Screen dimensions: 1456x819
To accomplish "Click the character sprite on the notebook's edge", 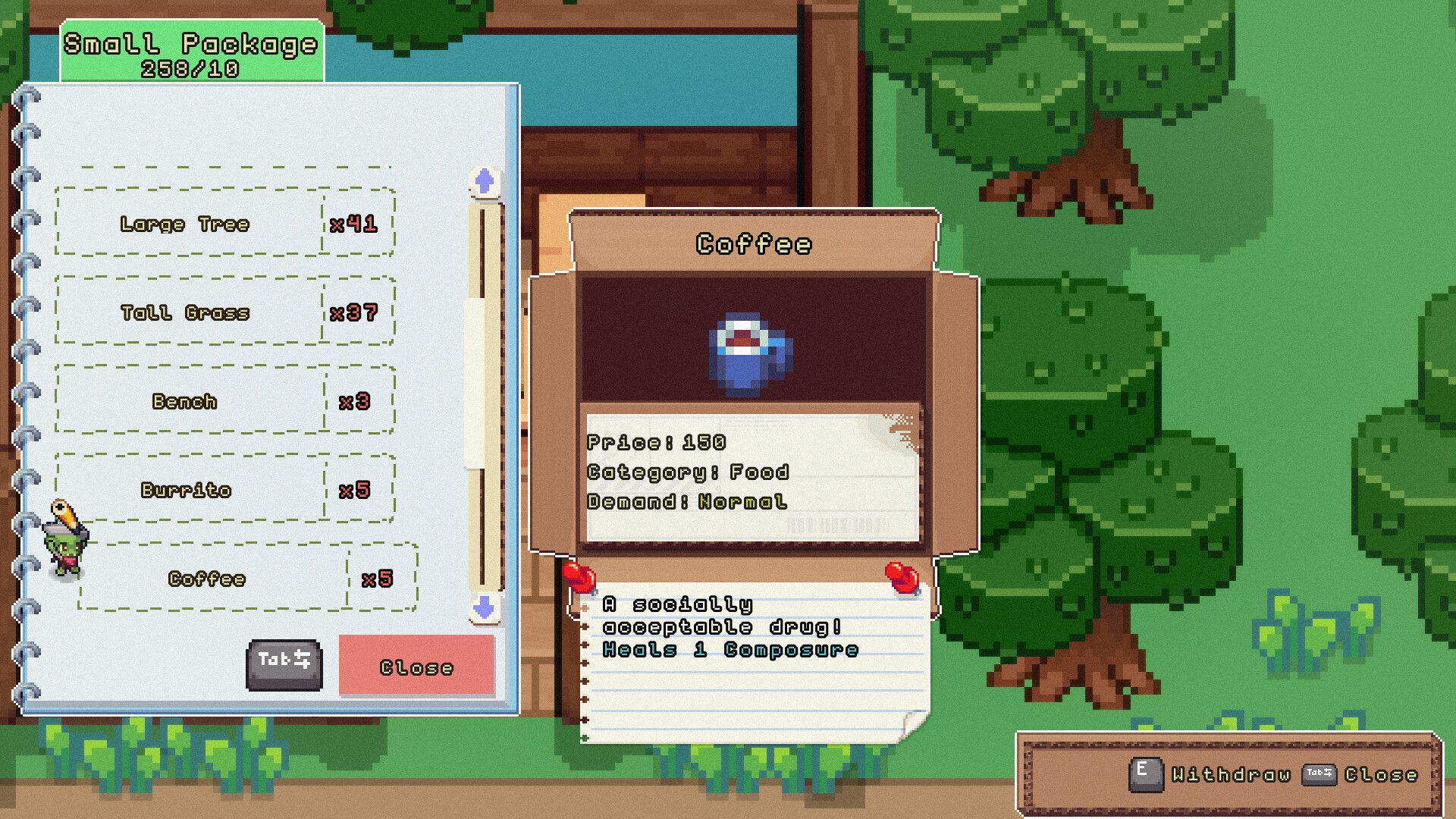I will coord(68,538).
